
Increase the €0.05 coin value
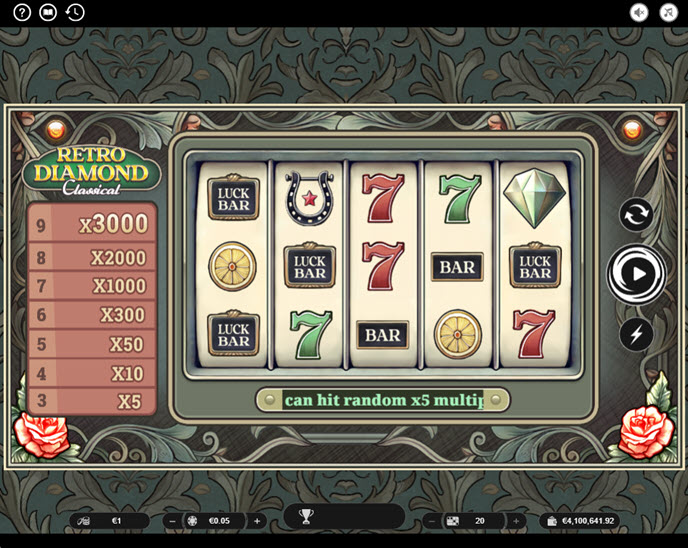pos(257,521)
